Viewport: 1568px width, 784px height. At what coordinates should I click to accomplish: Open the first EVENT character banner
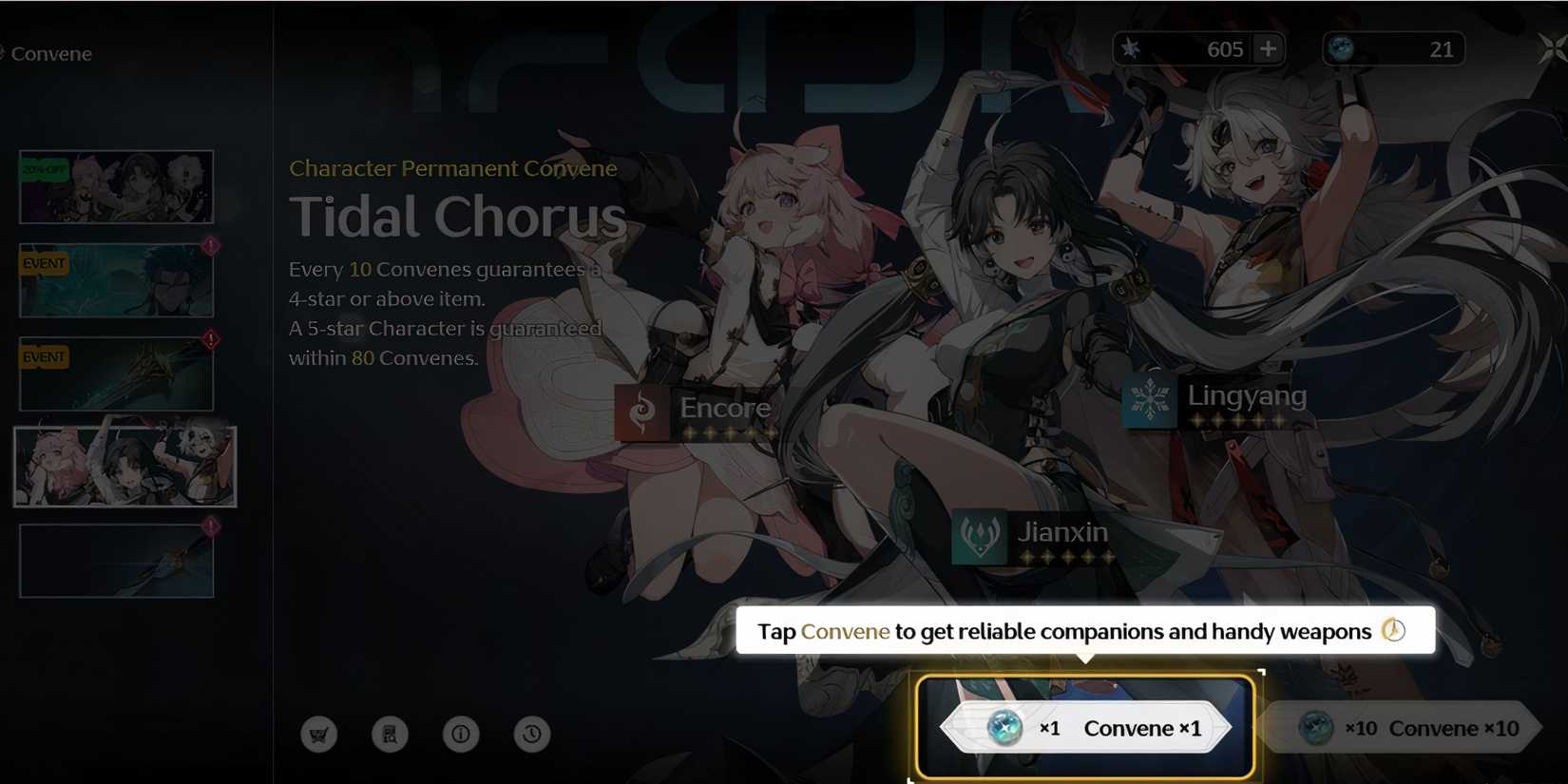(115, 279)
